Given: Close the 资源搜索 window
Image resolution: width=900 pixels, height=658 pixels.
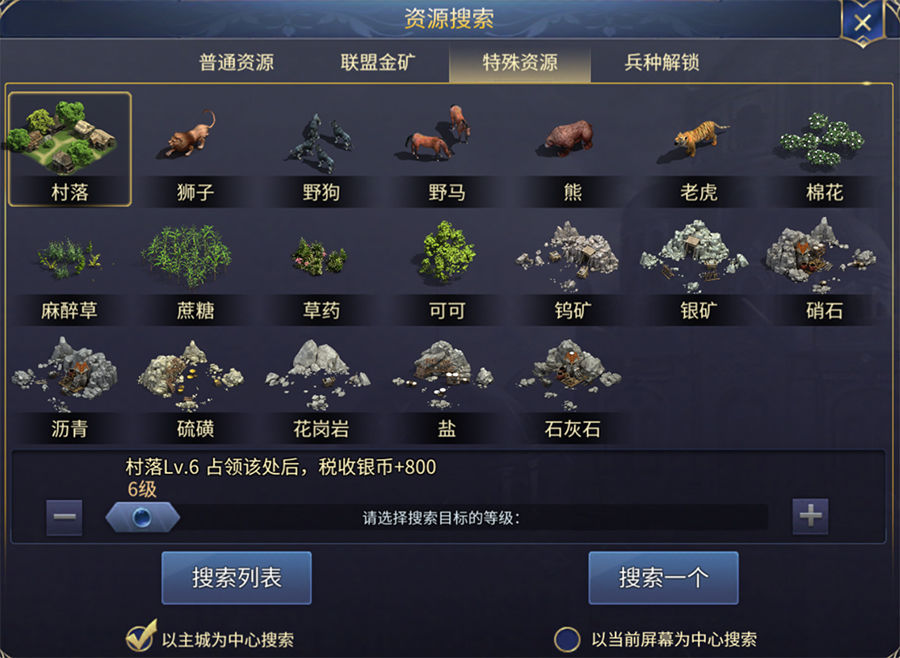Looking at the screenshot, I should (x=862, y=22).
